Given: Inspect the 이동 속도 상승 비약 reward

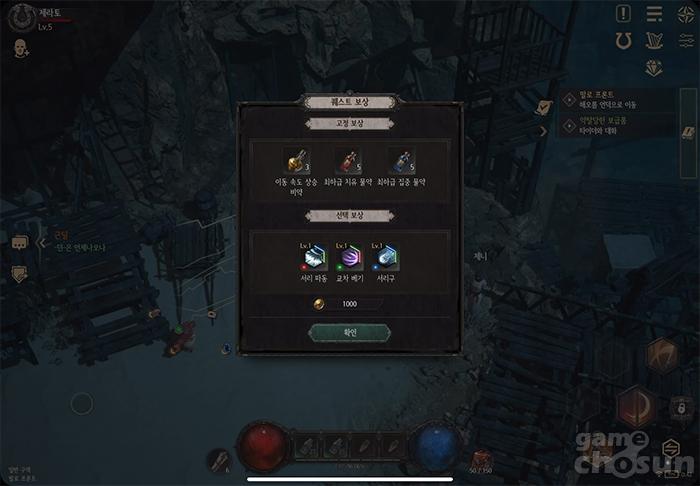Looking at the screenshot, I should (x=296, y=160).
